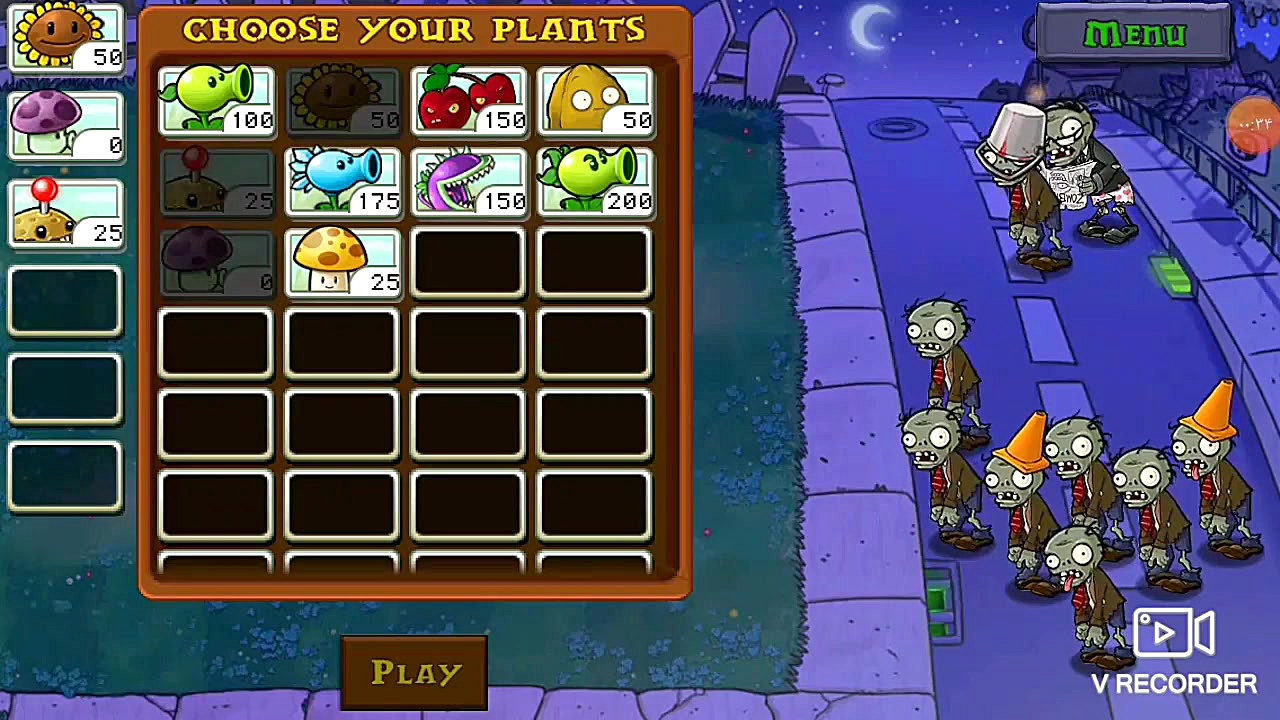1280x720 pixels.
Task: Choose the Sun-shroom seed packet
Action: pos(342,263)
